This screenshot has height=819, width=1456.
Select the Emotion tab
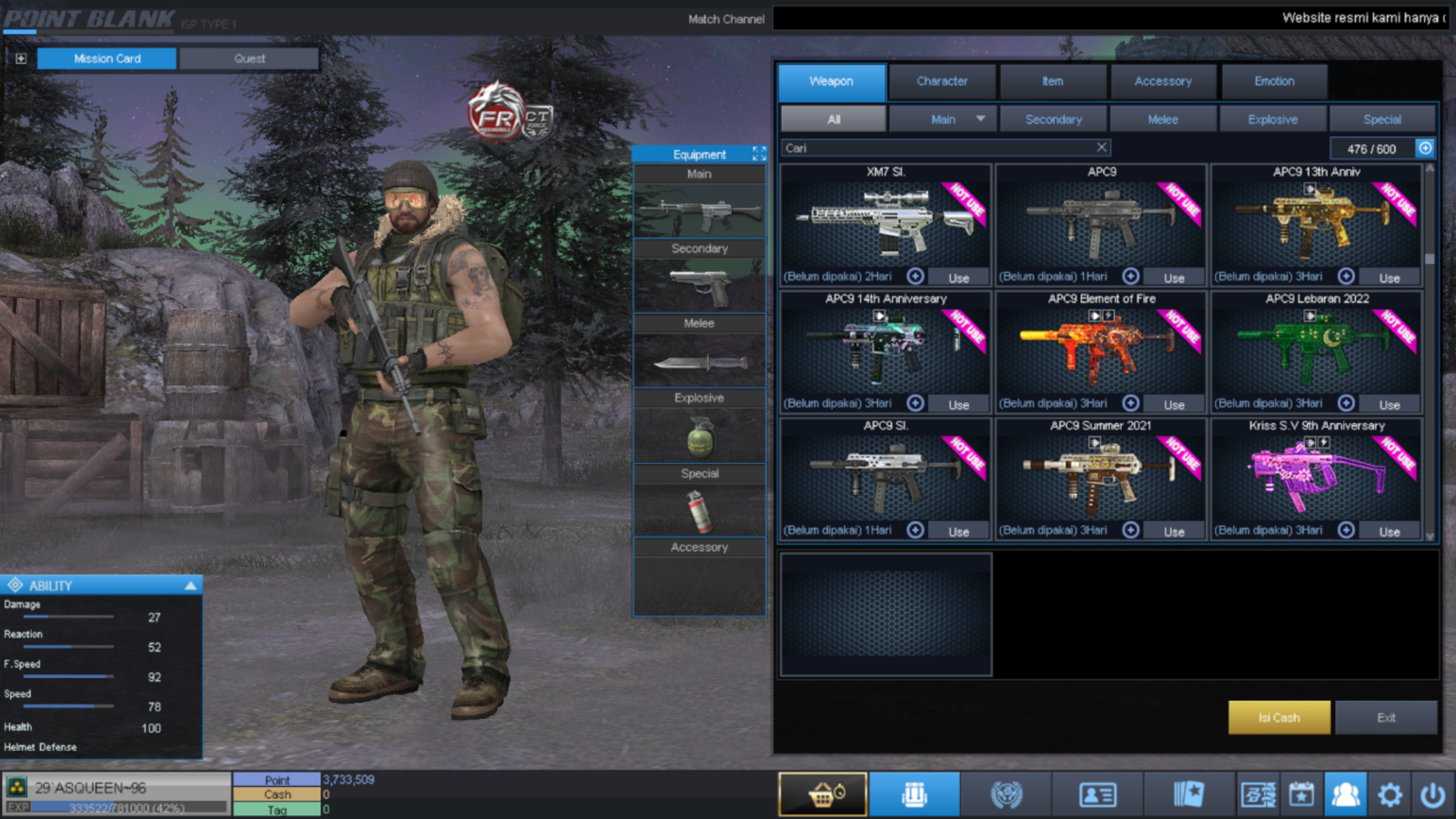(x=1274, y=81)
